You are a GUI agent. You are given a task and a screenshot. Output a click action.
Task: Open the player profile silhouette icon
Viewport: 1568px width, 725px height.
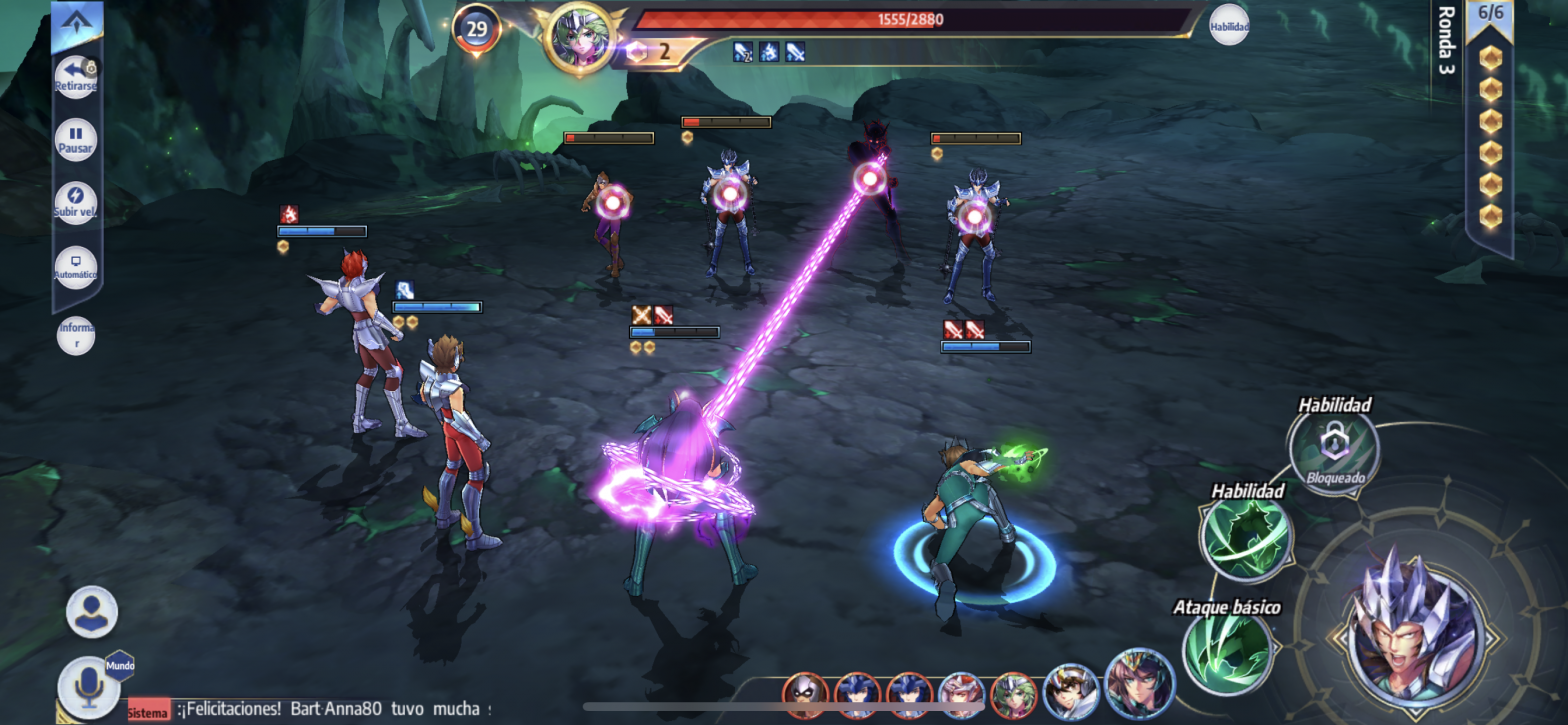[x=92, y=611]
